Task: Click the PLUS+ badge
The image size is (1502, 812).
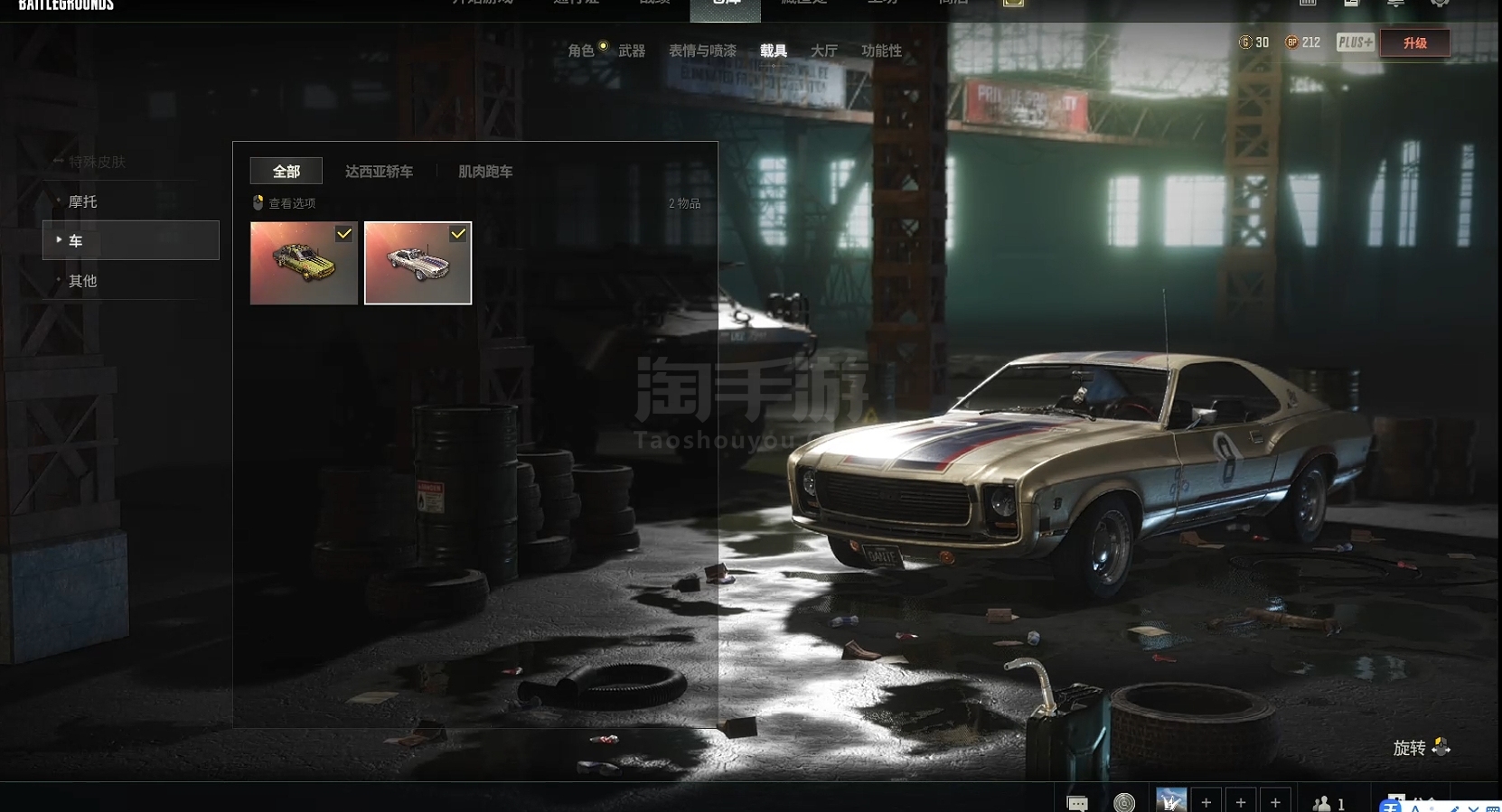Action: tap(1355, 42)
